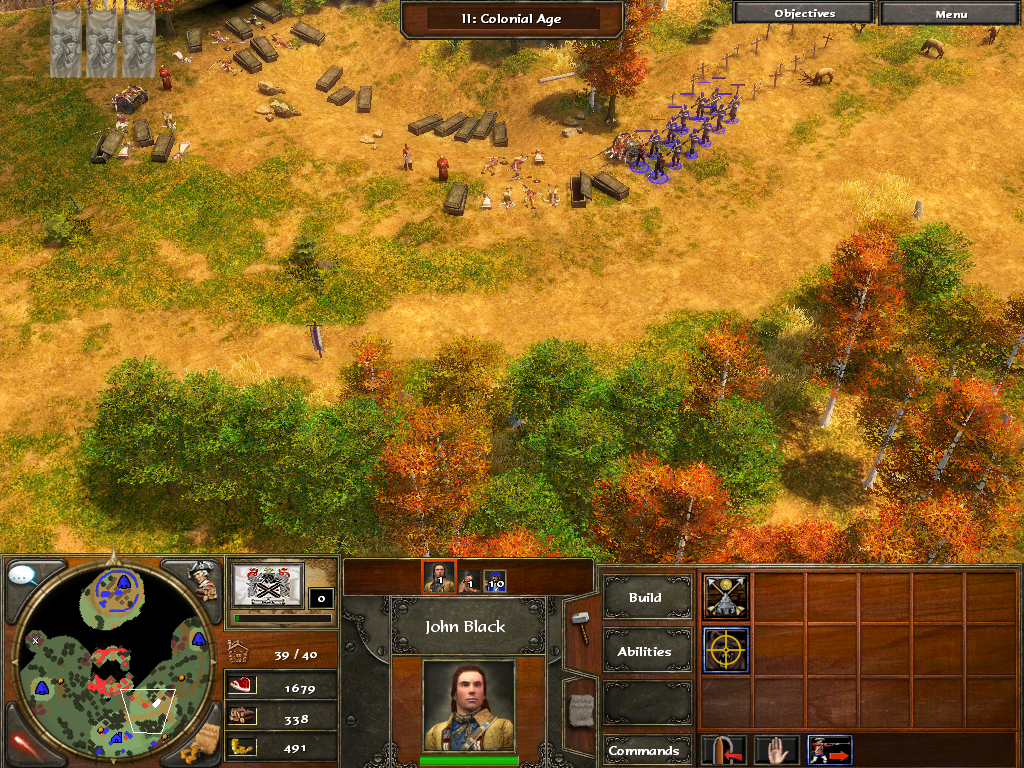Viewport: 1024px width, 768px height.
Task: Open the Home City flag banner
Action: 267,584
